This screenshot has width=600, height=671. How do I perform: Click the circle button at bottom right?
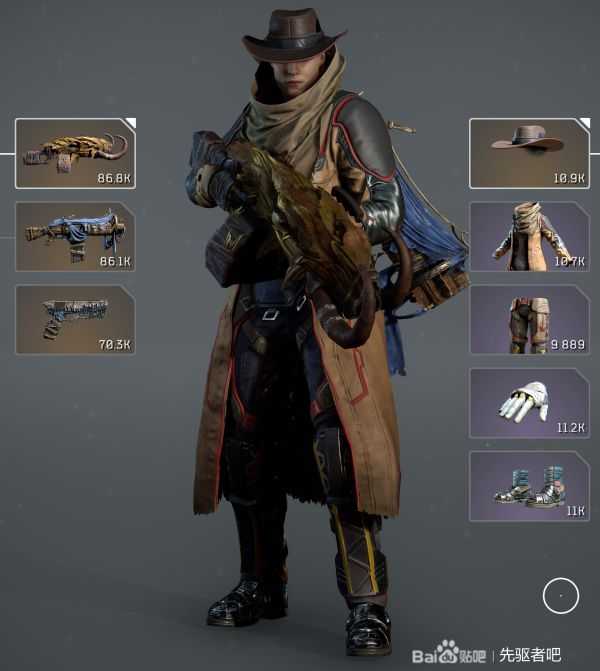(x=561, y=595)
